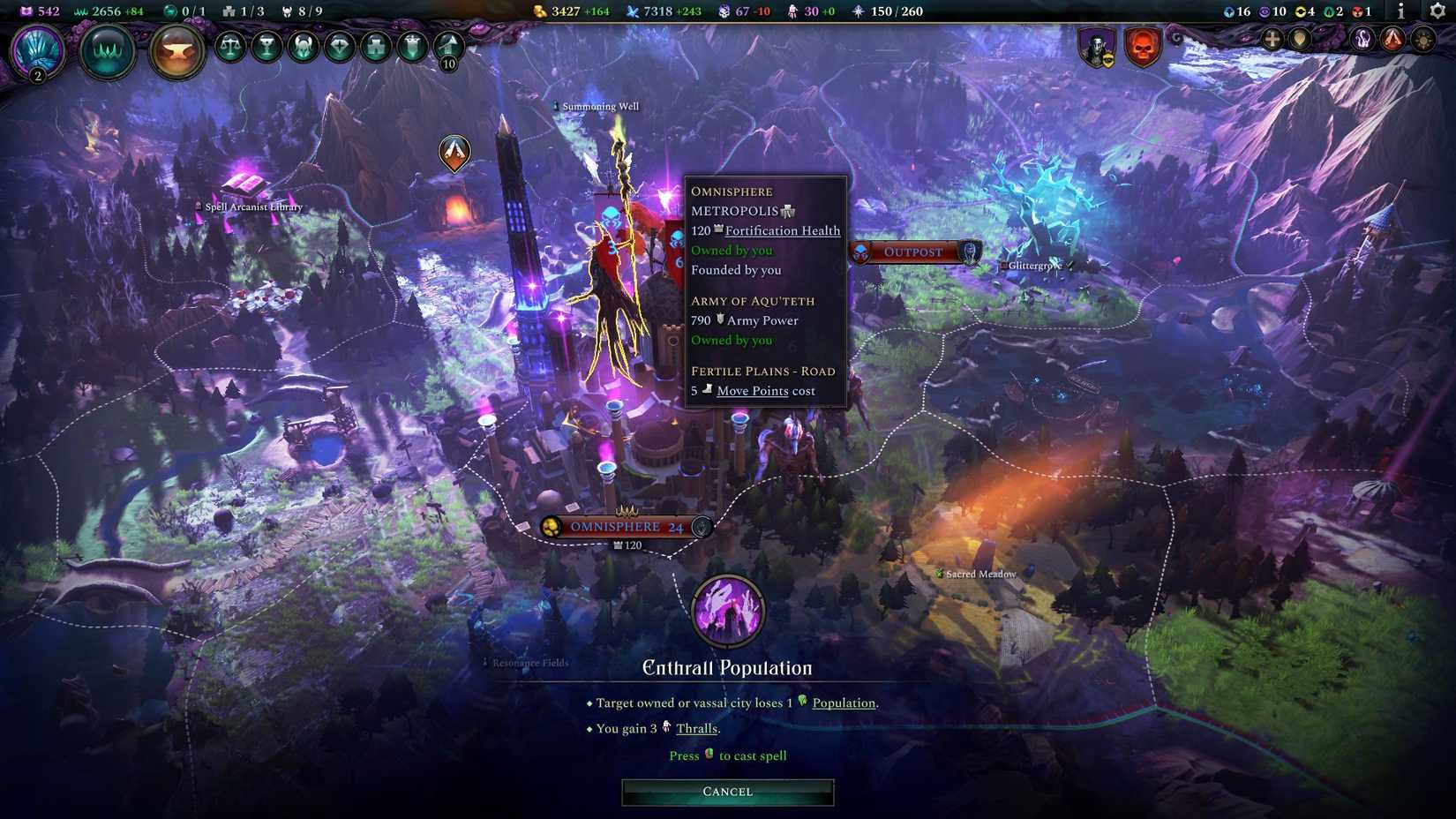Image resolution: width=1456 pixels, height=819 pixels.
Task: Click the Thralls link in spell description
Action: [x=696, y=729]
